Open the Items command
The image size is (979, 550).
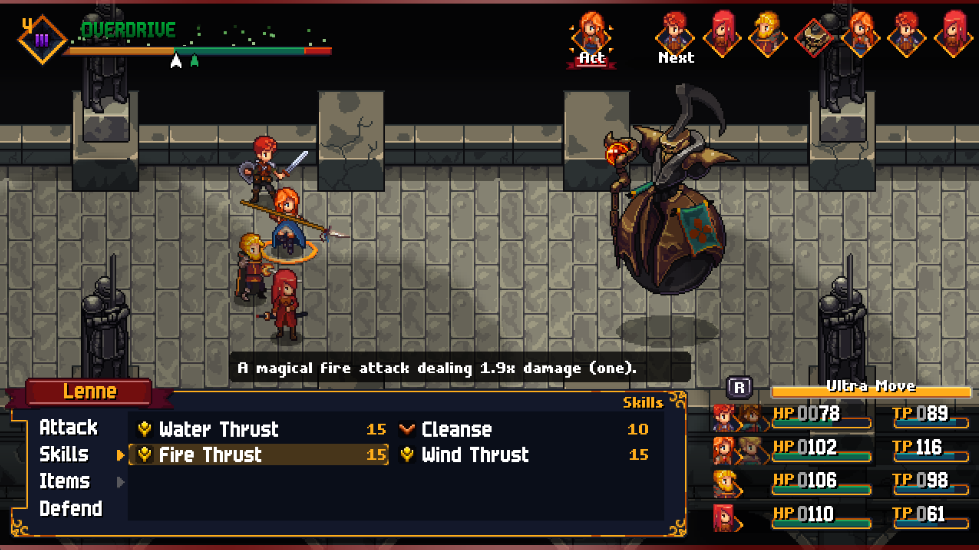pos(64,481)
